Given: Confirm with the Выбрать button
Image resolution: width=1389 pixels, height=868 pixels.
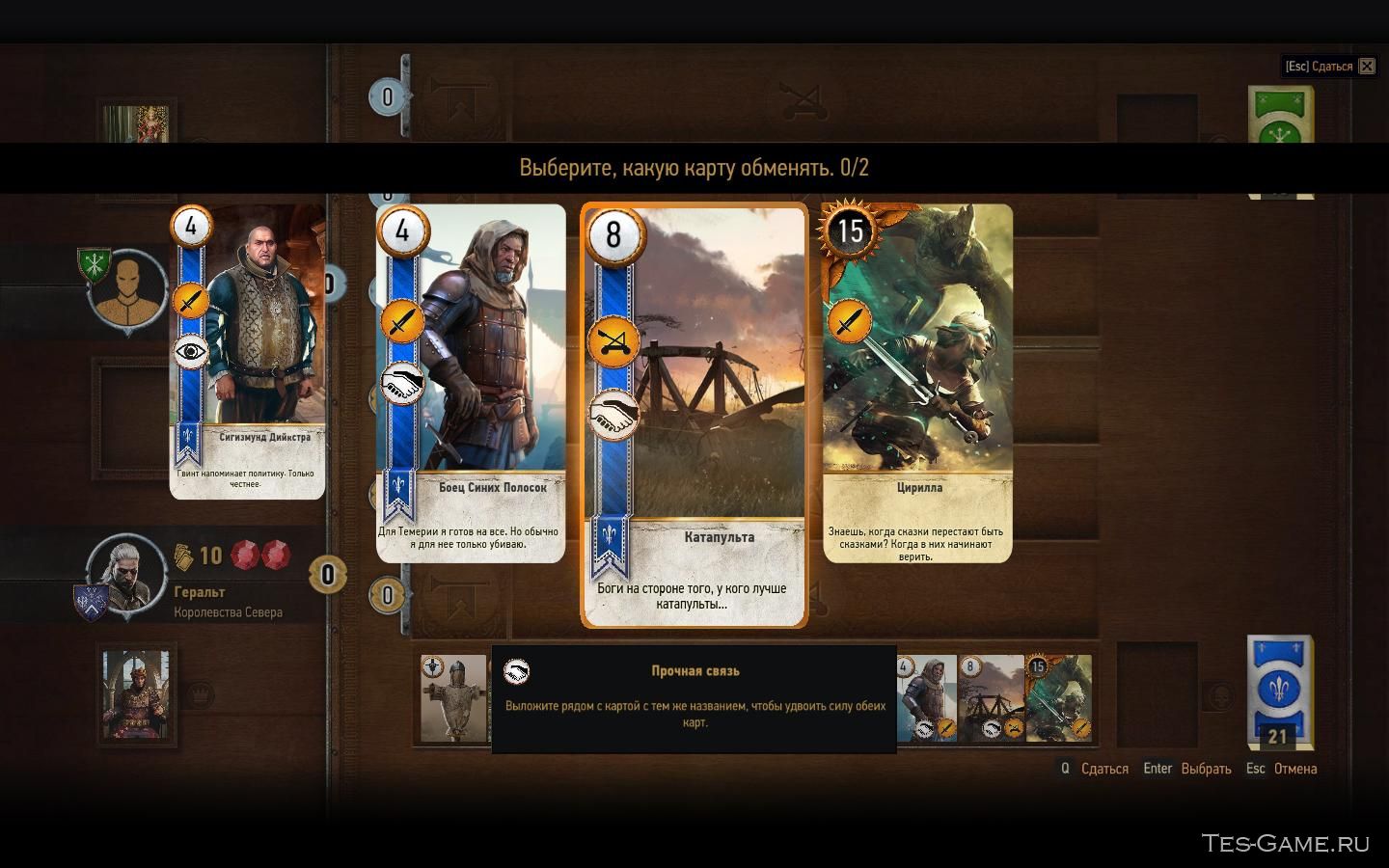Looking at the screenshot, I should coord(1206,769).
